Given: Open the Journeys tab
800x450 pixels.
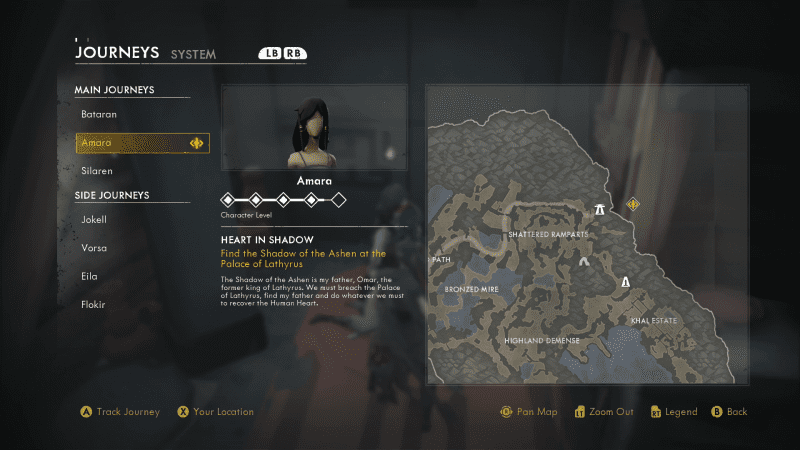Looking at the screenshot, I should point(117,52).
